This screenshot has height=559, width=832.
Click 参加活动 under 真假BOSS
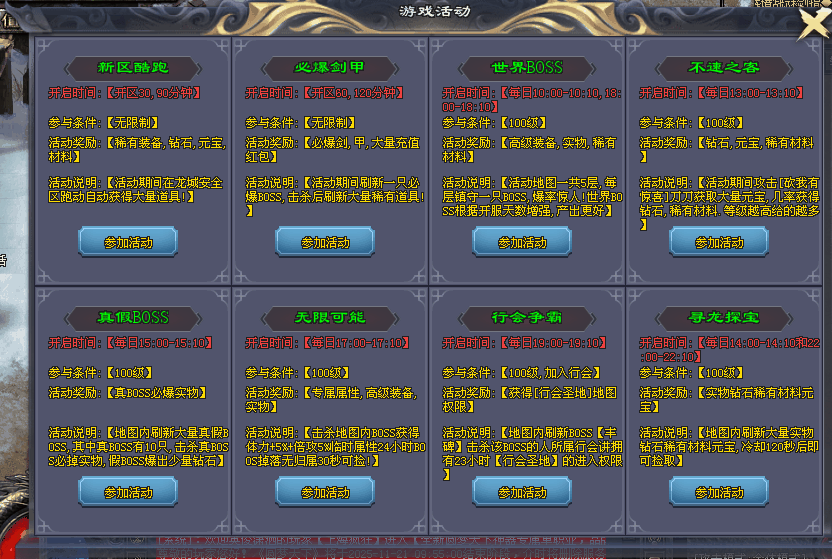coord(128,492)
